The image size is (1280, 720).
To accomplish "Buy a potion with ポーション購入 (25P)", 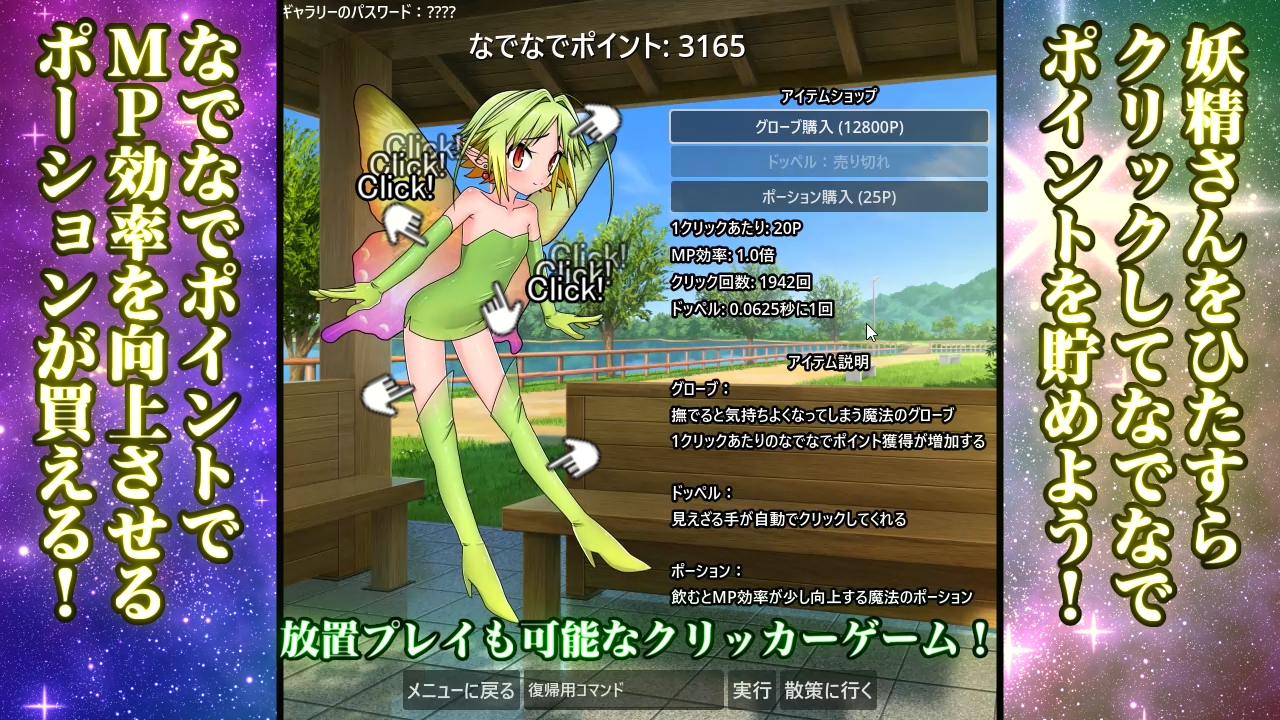I will (828, 197).
